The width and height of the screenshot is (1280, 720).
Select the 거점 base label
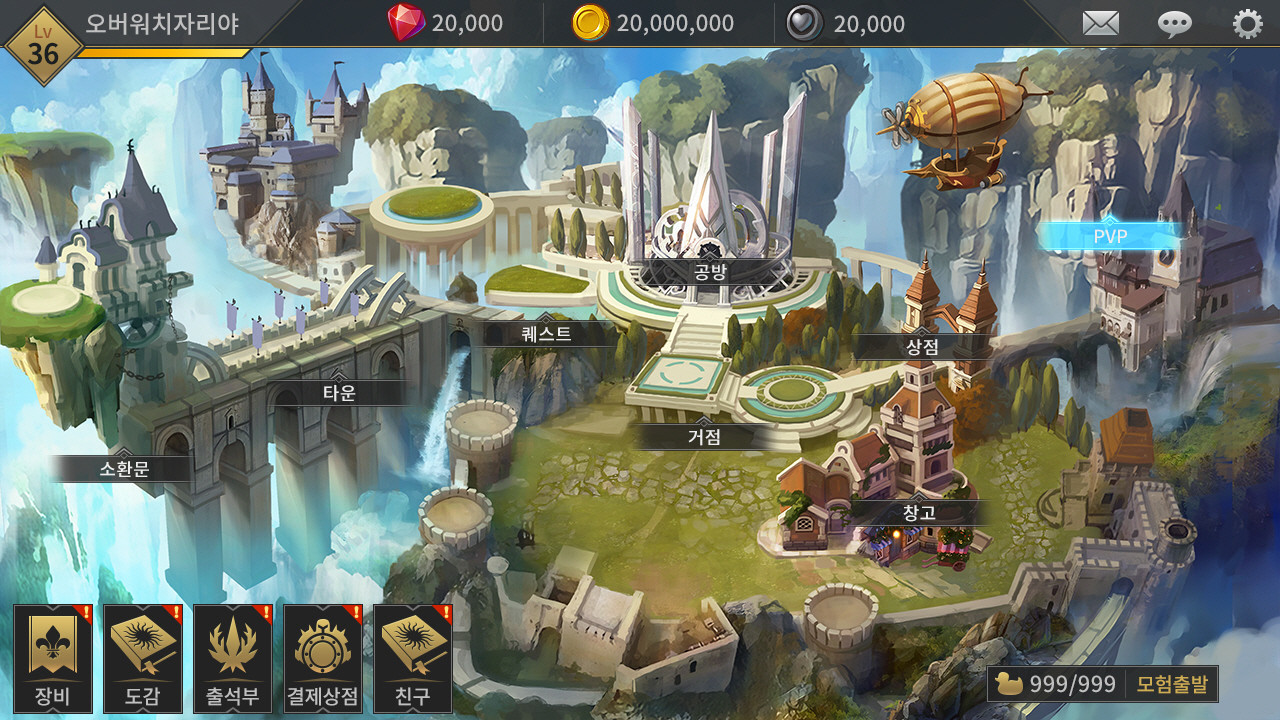click(x=704, y=437)
